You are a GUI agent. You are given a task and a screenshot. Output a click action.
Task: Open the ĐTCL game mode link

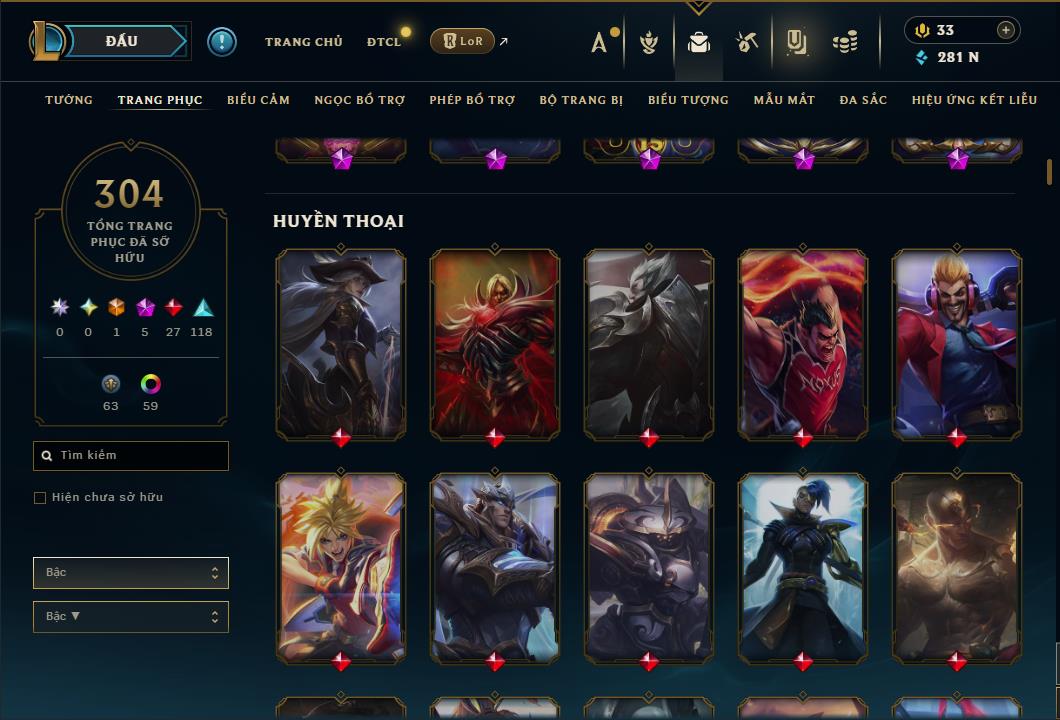point(384,42)
